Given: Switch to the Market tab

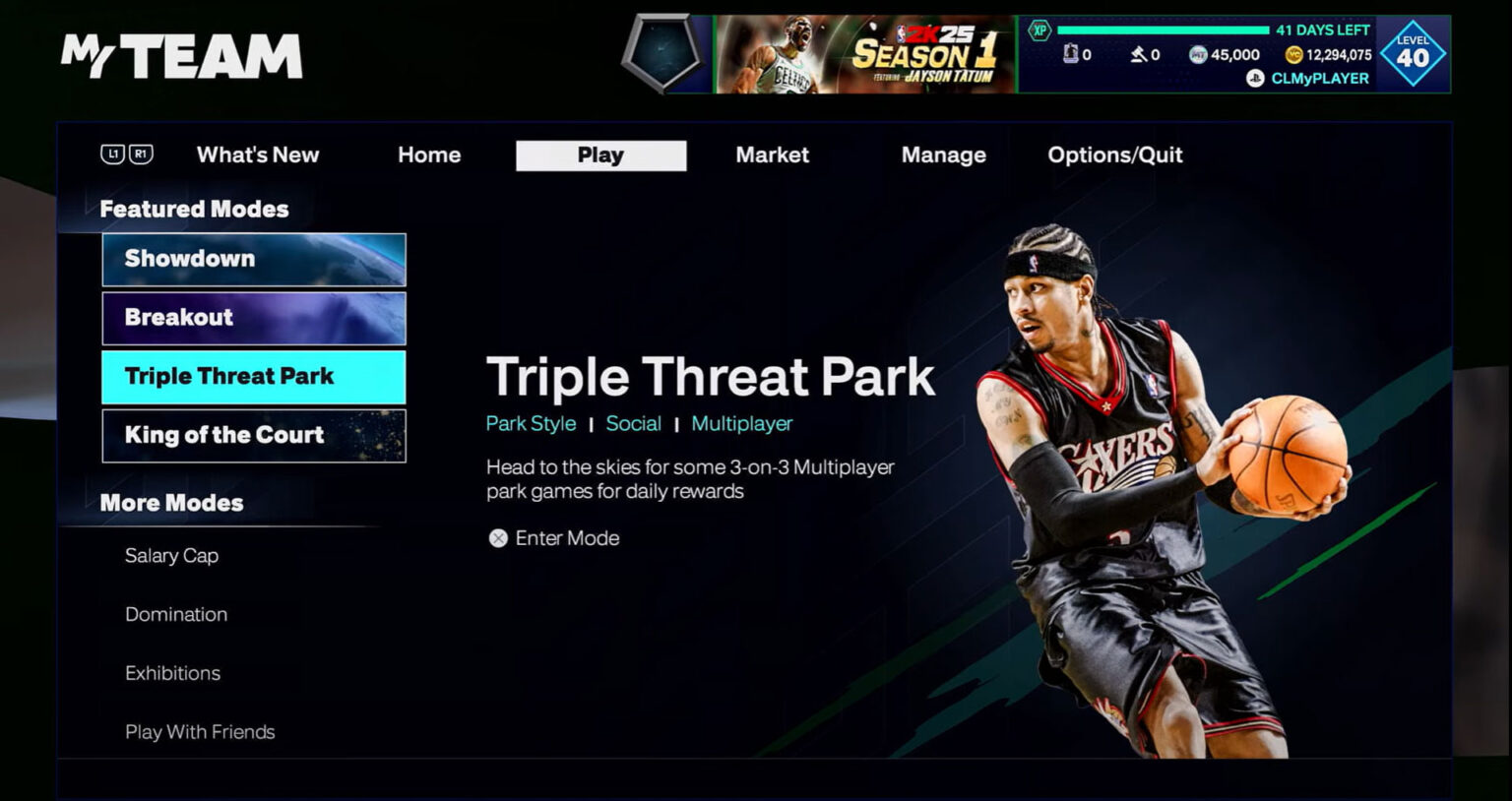Looking at the screenshot, I should click(772, 154).
